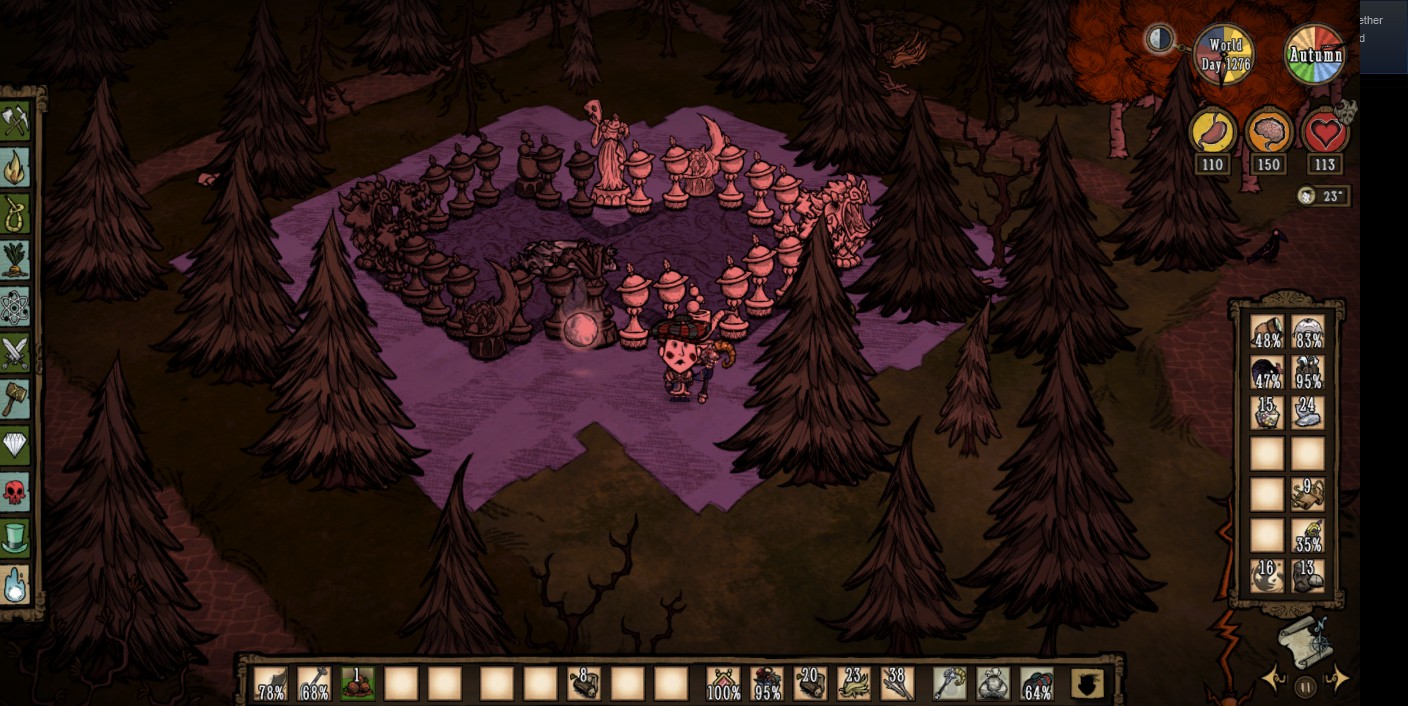Open the map scroll icon
The height and width of the screenshot is (706, 1408).
[1304, 642]
